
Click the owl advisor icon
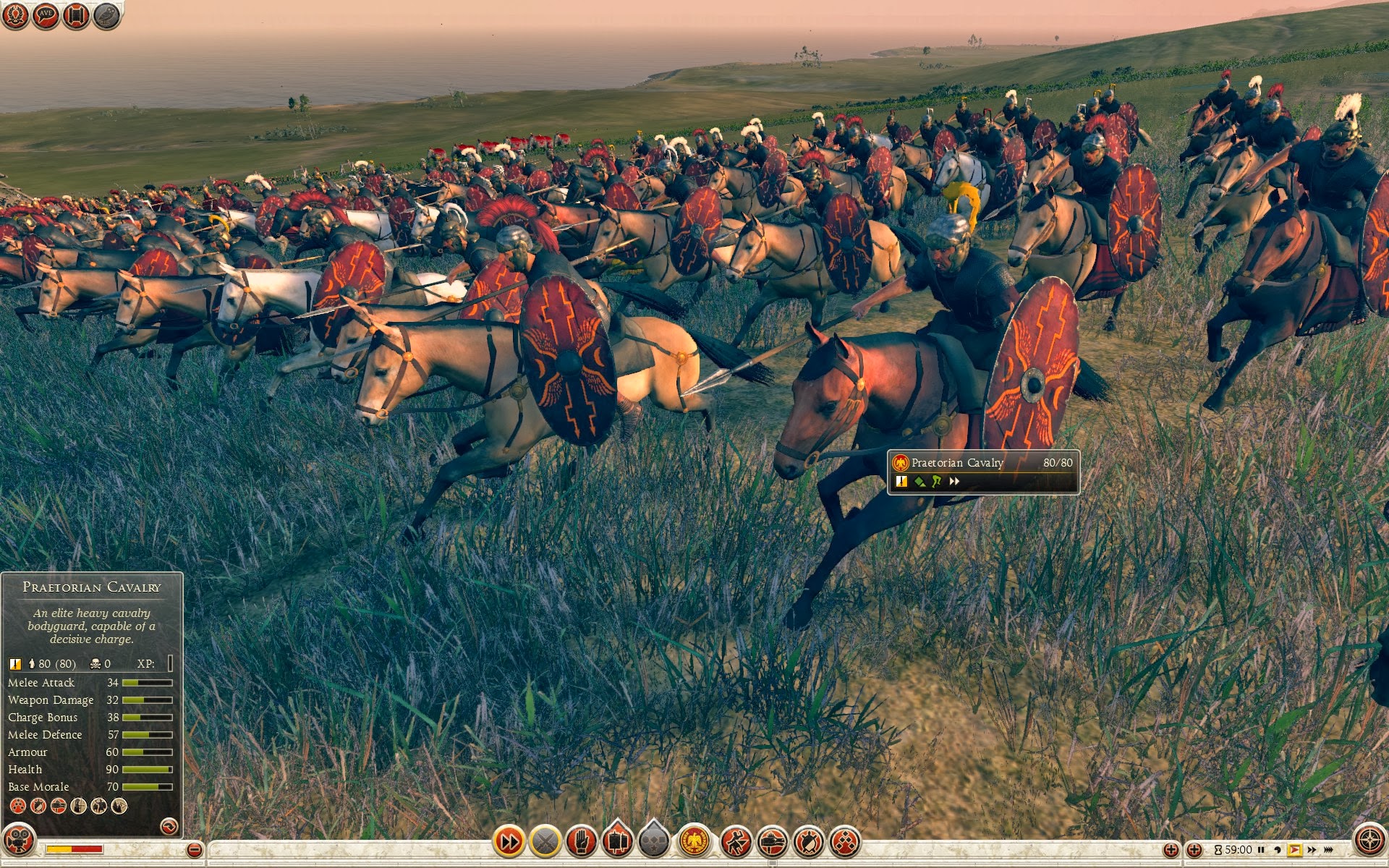point(106,15)
